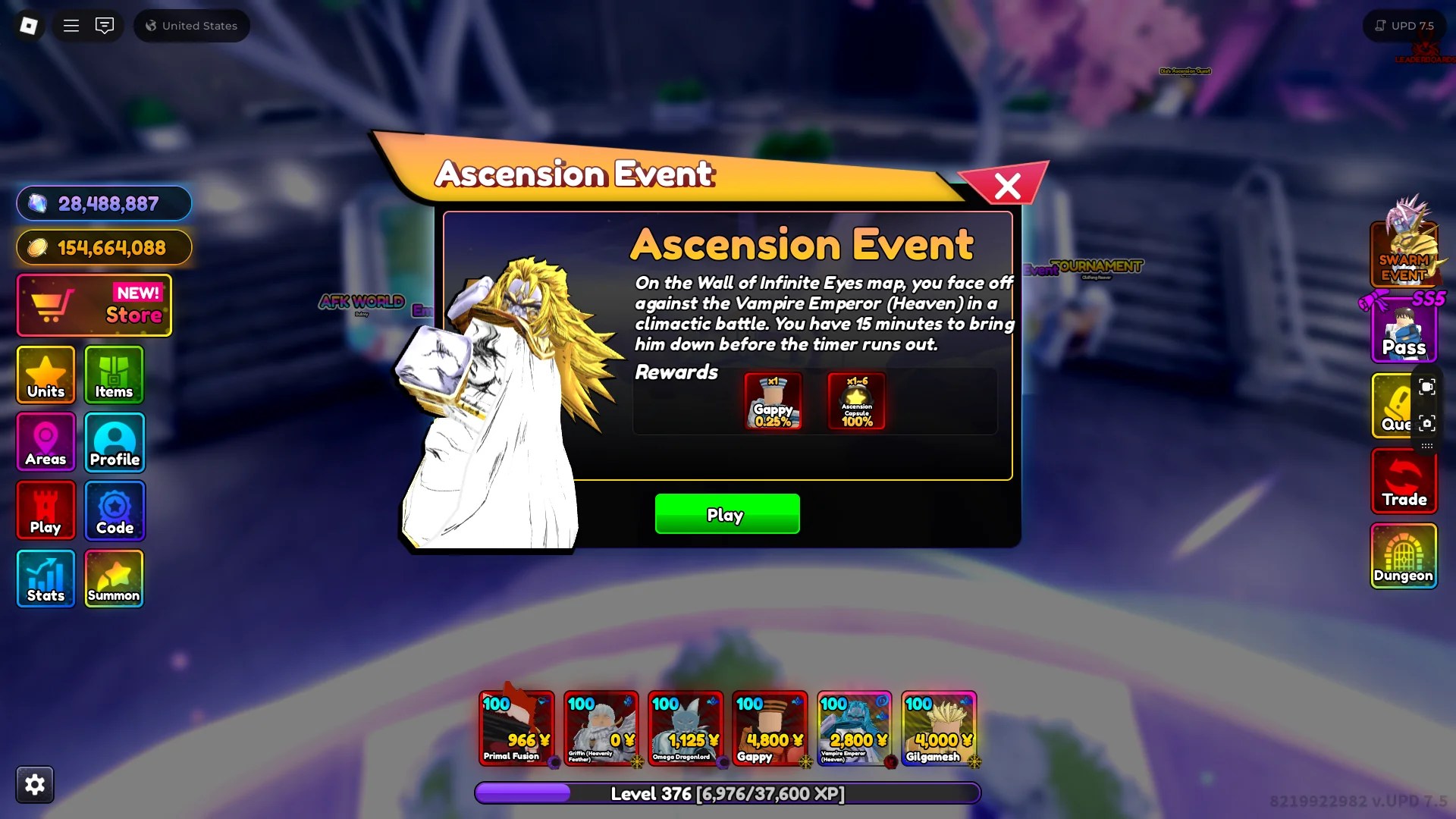This screenshot has width=1456, height=819.
Task: Open the NEW Store menu
Action: 94,305
